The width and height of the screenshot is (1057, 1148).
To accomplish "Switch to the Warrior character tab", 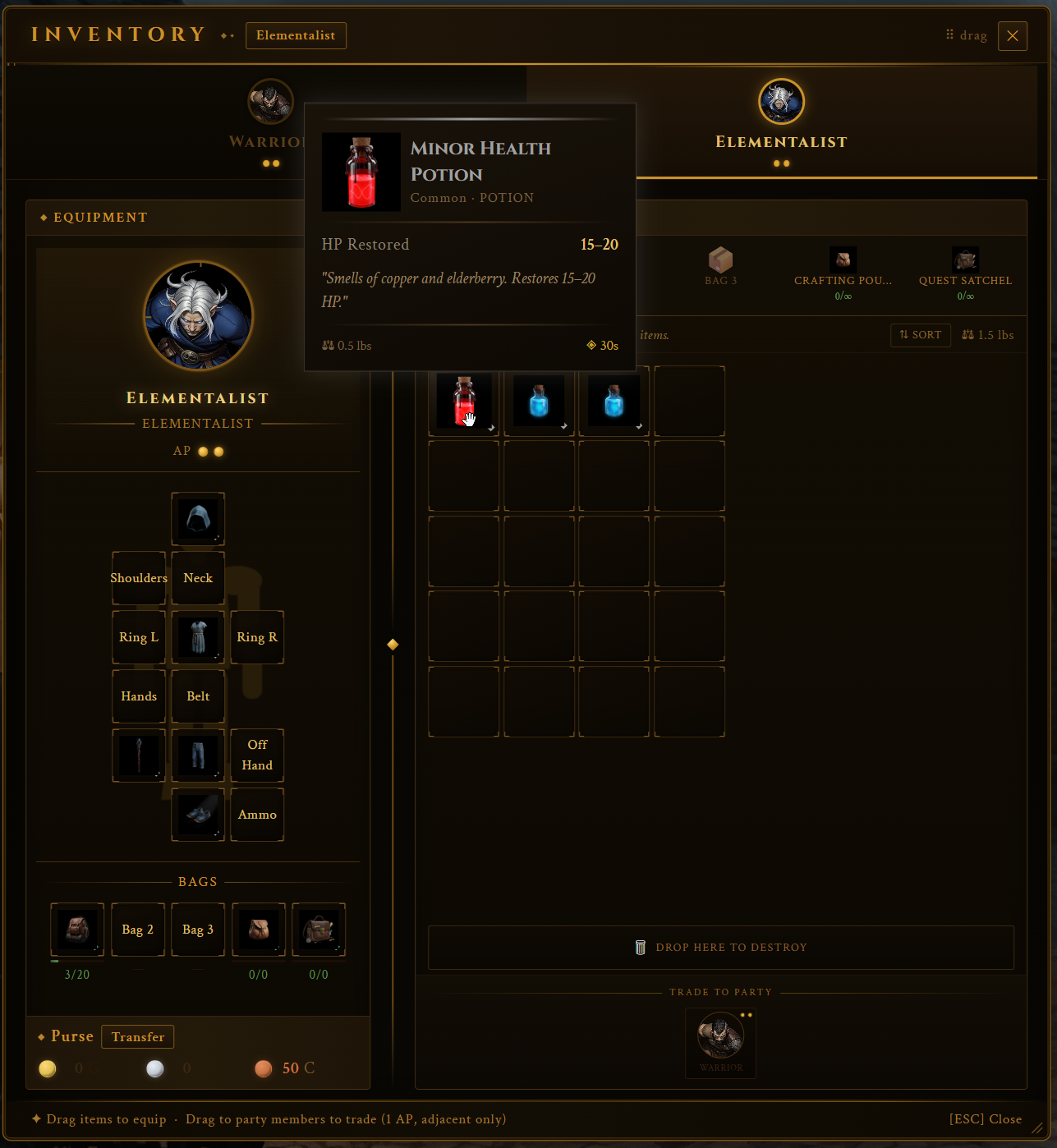I will click(271, 102).
